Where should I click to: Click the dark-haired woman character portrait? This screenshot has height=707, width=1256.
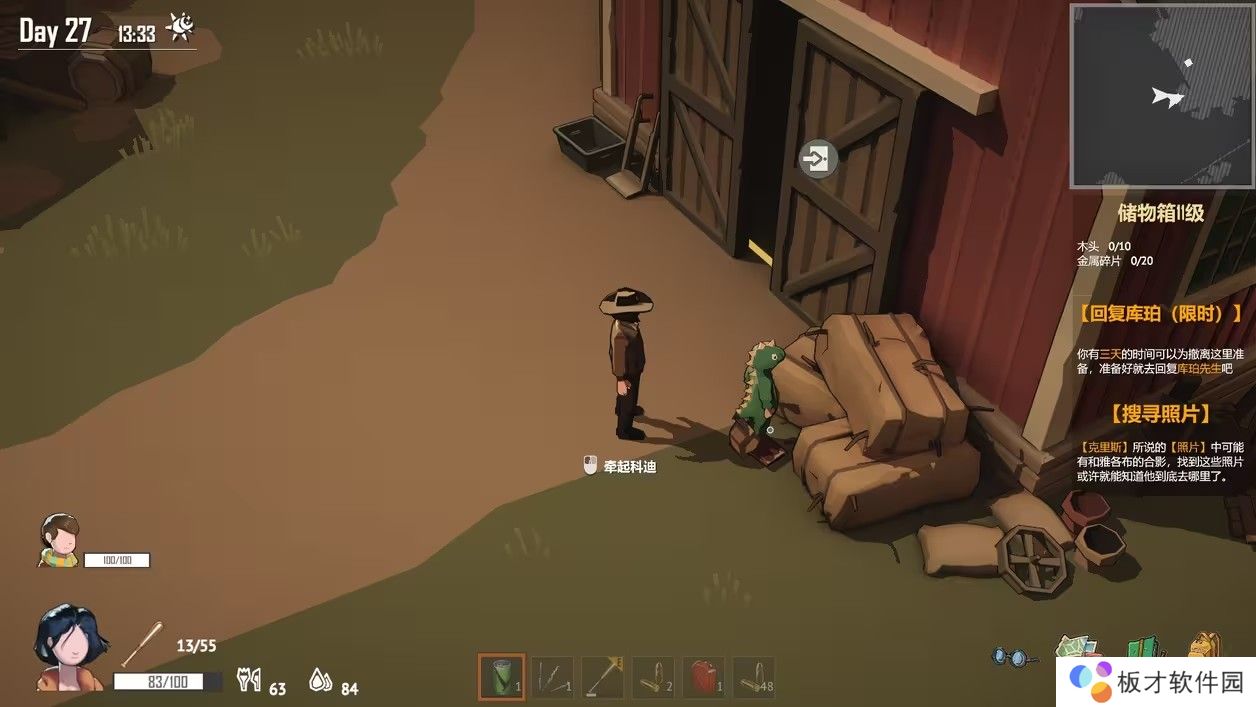tap(68, 647)
